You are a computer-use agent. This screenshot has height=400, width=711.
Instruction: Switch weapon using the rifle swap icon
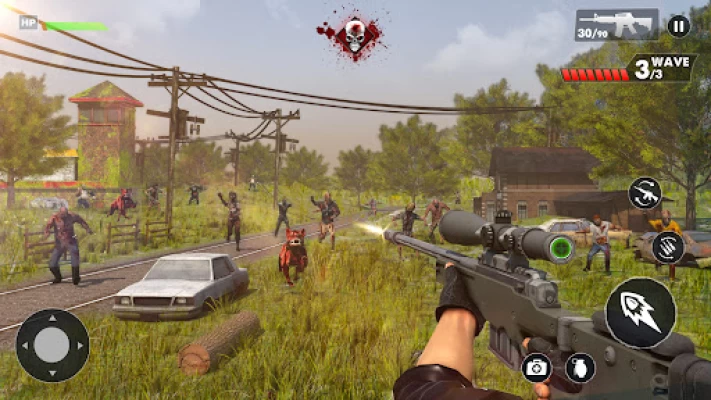click(645, 193)
